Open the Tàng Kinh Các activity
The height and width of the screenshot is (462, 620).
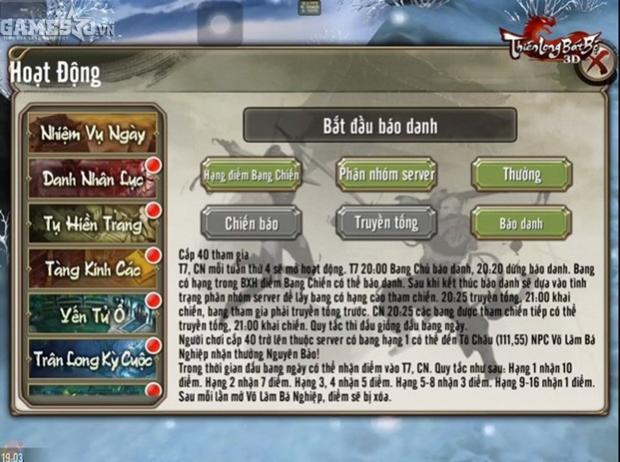pyautogui.click(x=92, y=268)
